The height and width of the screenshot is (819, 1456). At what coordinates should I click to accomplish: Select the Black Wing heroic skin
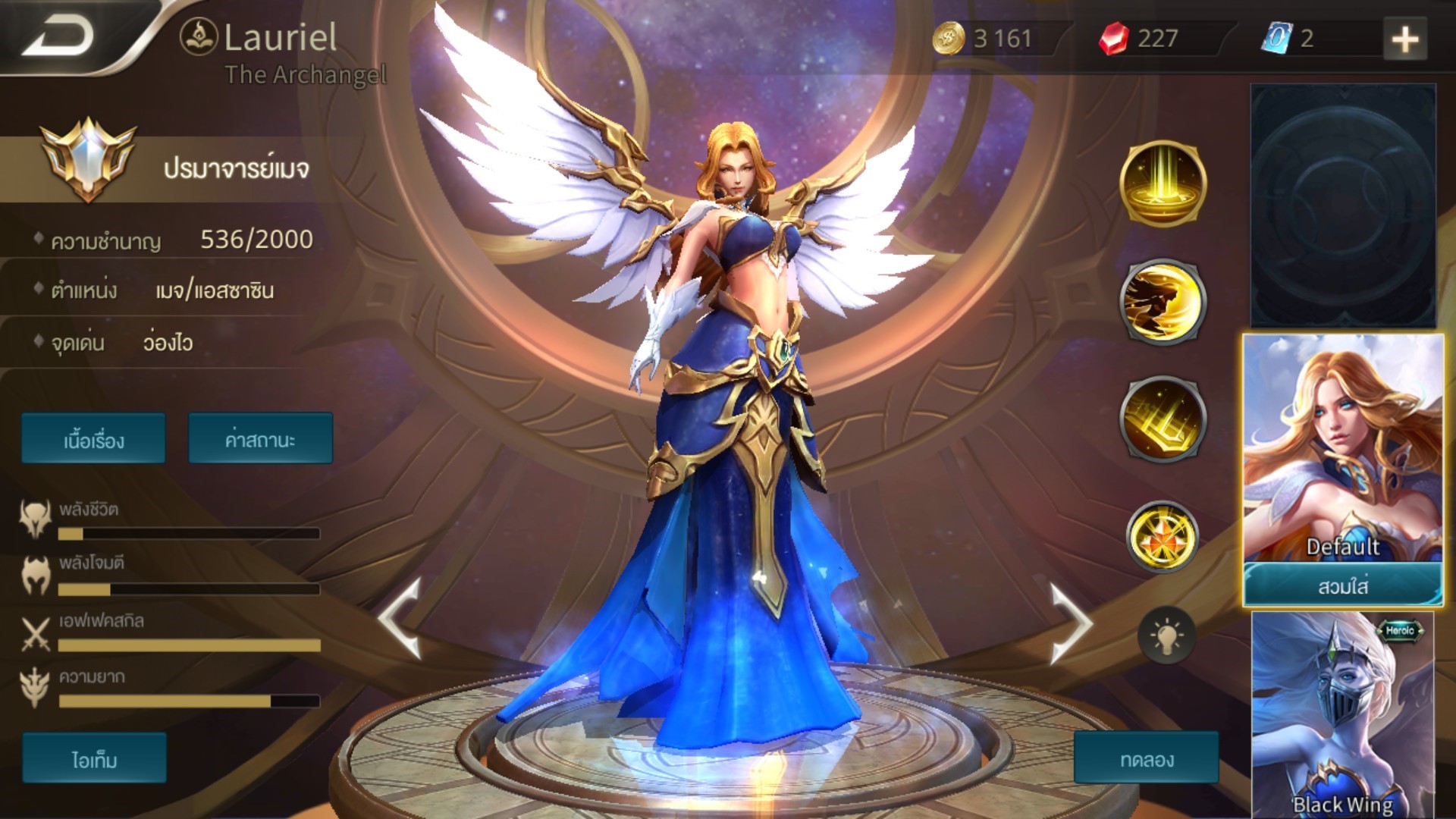[x=1342, y=713]
